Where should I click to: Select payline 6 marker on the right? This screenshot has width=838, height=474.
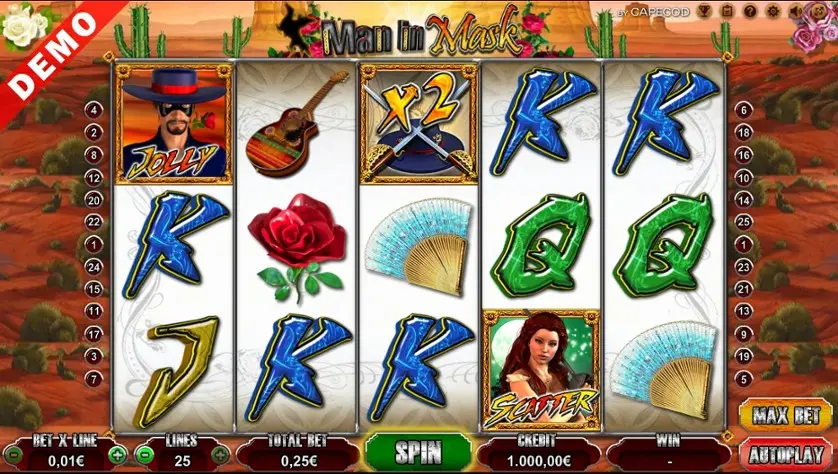click(743, 110)
